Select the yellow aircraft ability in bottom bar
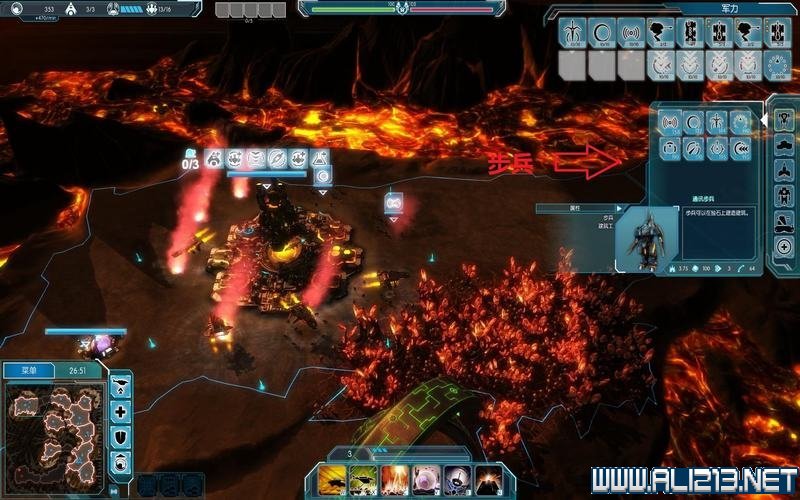800x500 pixels. [335, 478]
